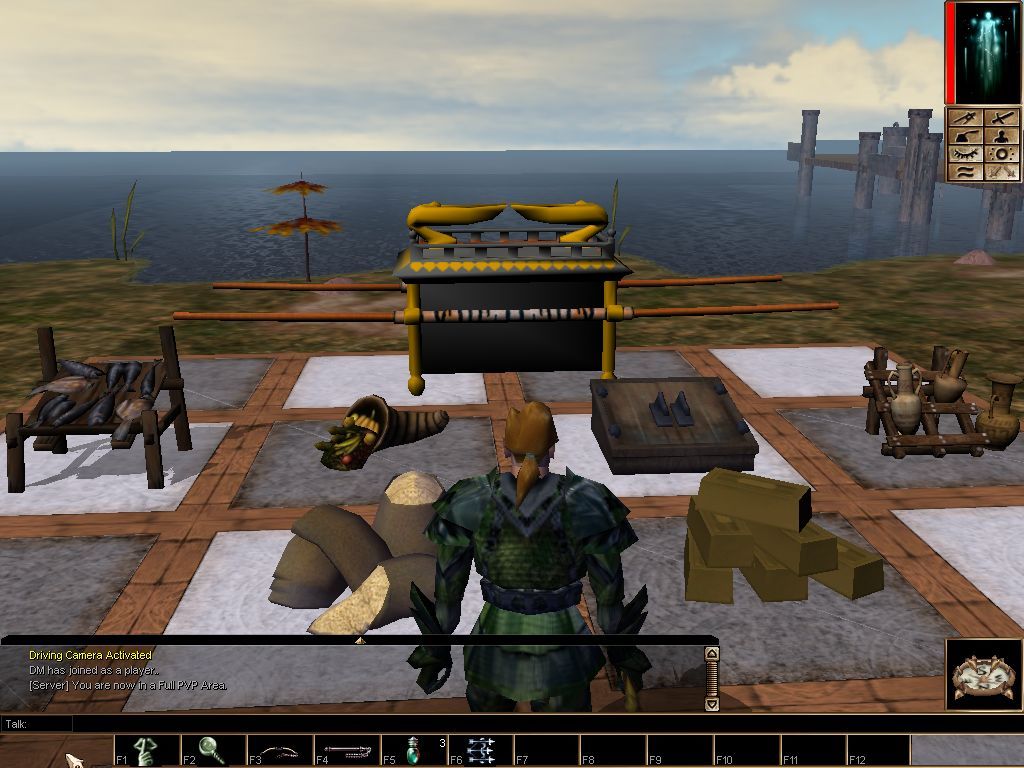Select the wavy lines icon button
1024x768 pixels.
tap(966, 172)
